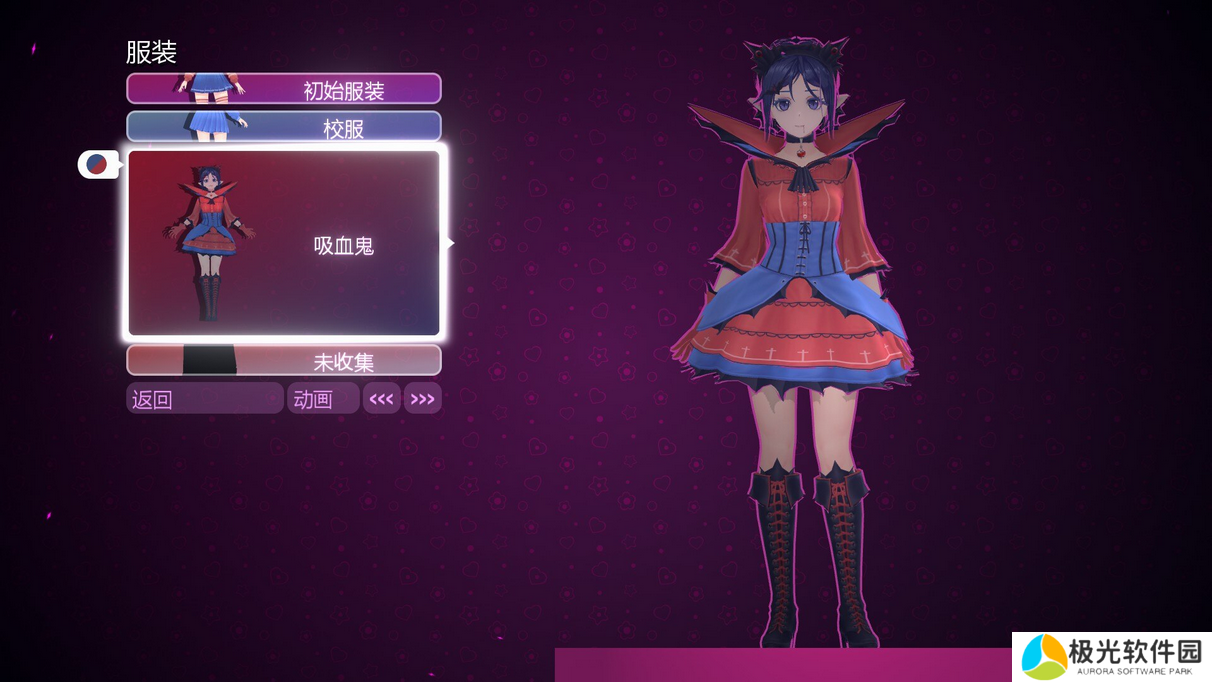Click the small arrow beside the vampire card

(x=451, y=242)
